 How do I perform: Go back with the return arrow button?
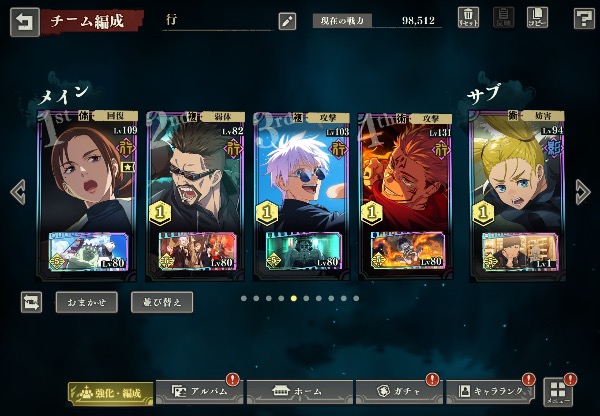tap(24, 20)
